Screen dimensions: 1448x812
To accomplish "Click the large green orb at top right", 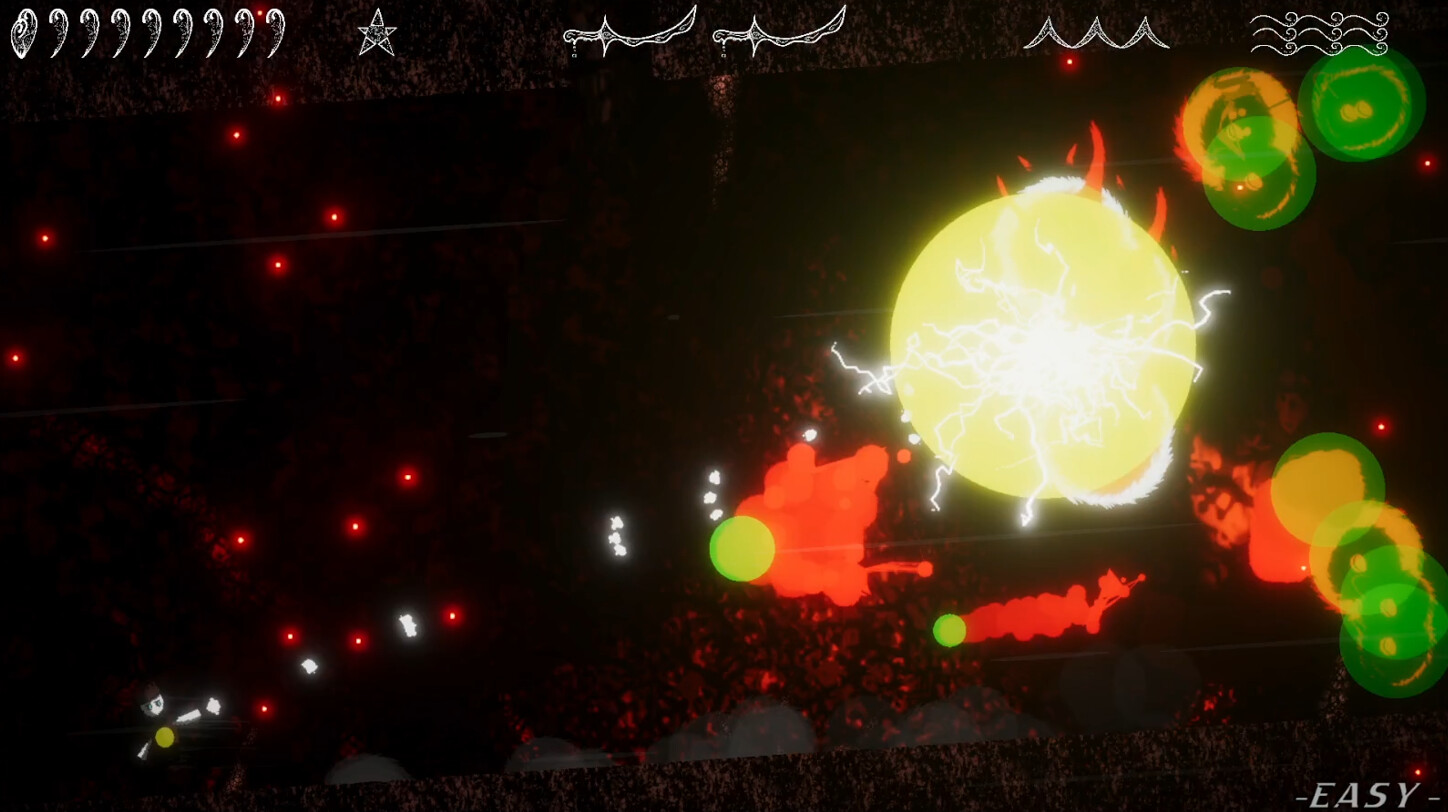I will (1363, 108).
